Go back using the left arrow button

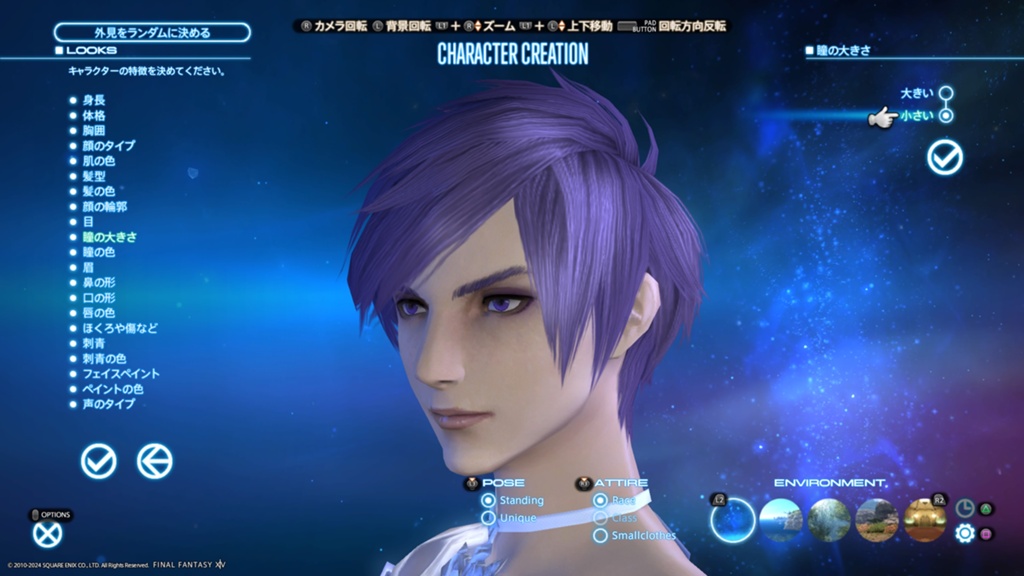154,461
